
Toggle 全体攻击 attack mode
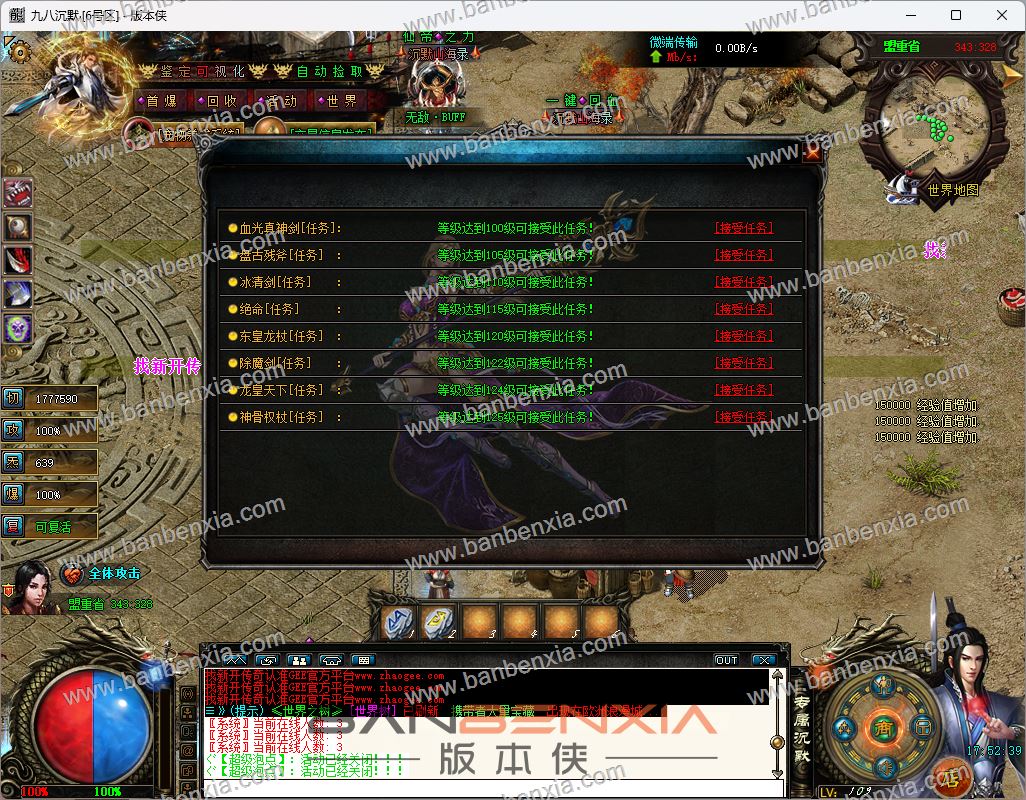(114, 574)
